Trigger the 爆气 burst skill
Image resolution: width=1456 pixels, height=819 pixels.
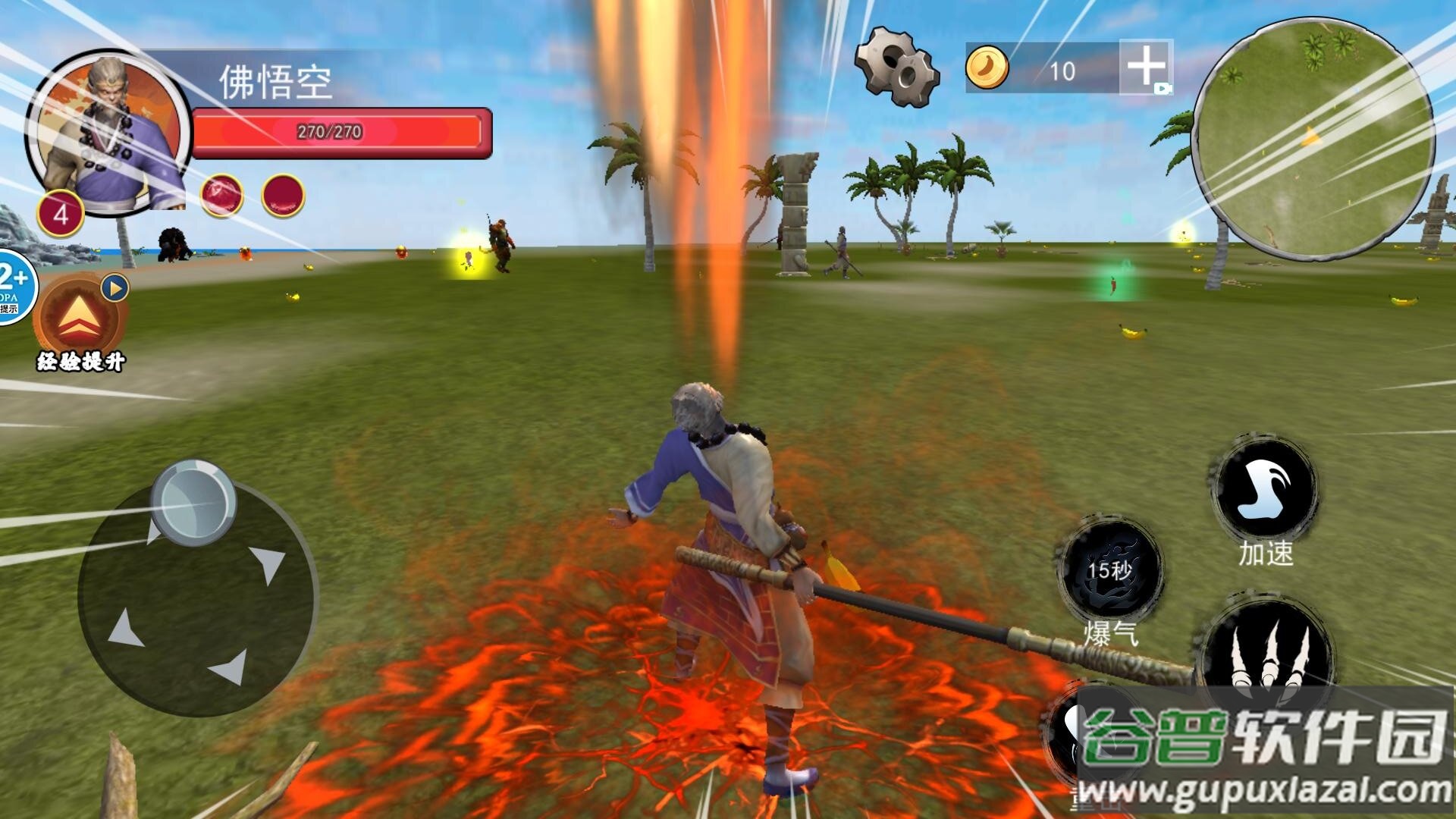click(x=1110, y=572)
